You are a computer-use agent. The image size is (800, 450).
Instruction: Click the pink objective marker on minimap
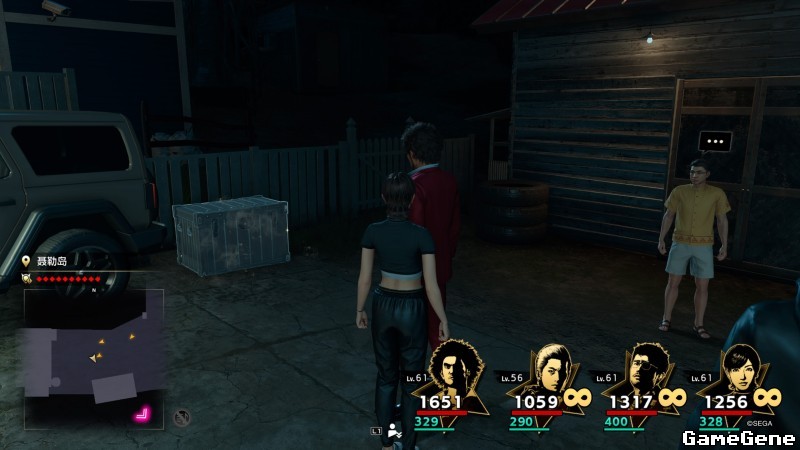point(141,412)
